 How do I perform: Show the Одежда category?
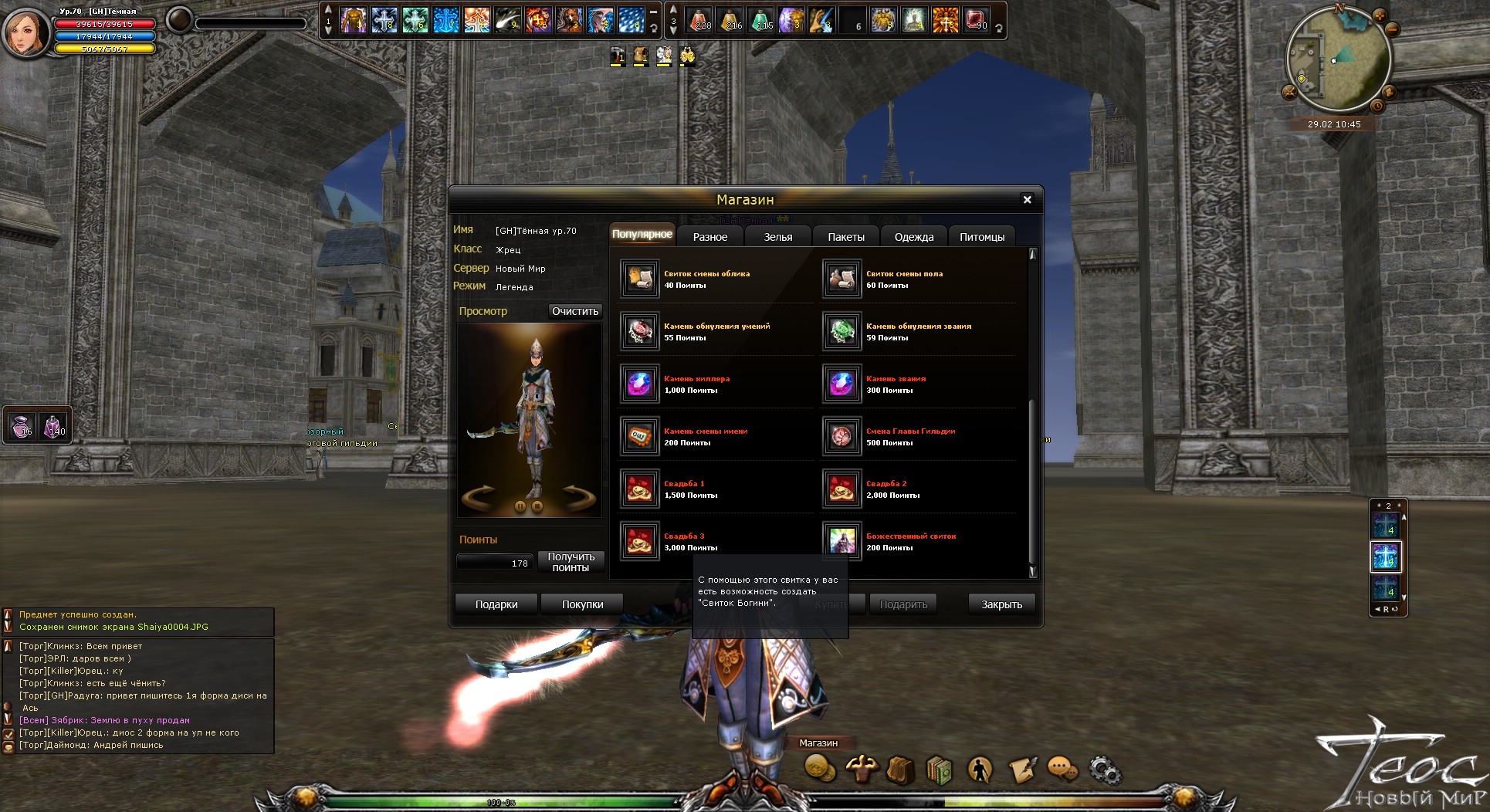pyautogui.click(x=913, y=237)
